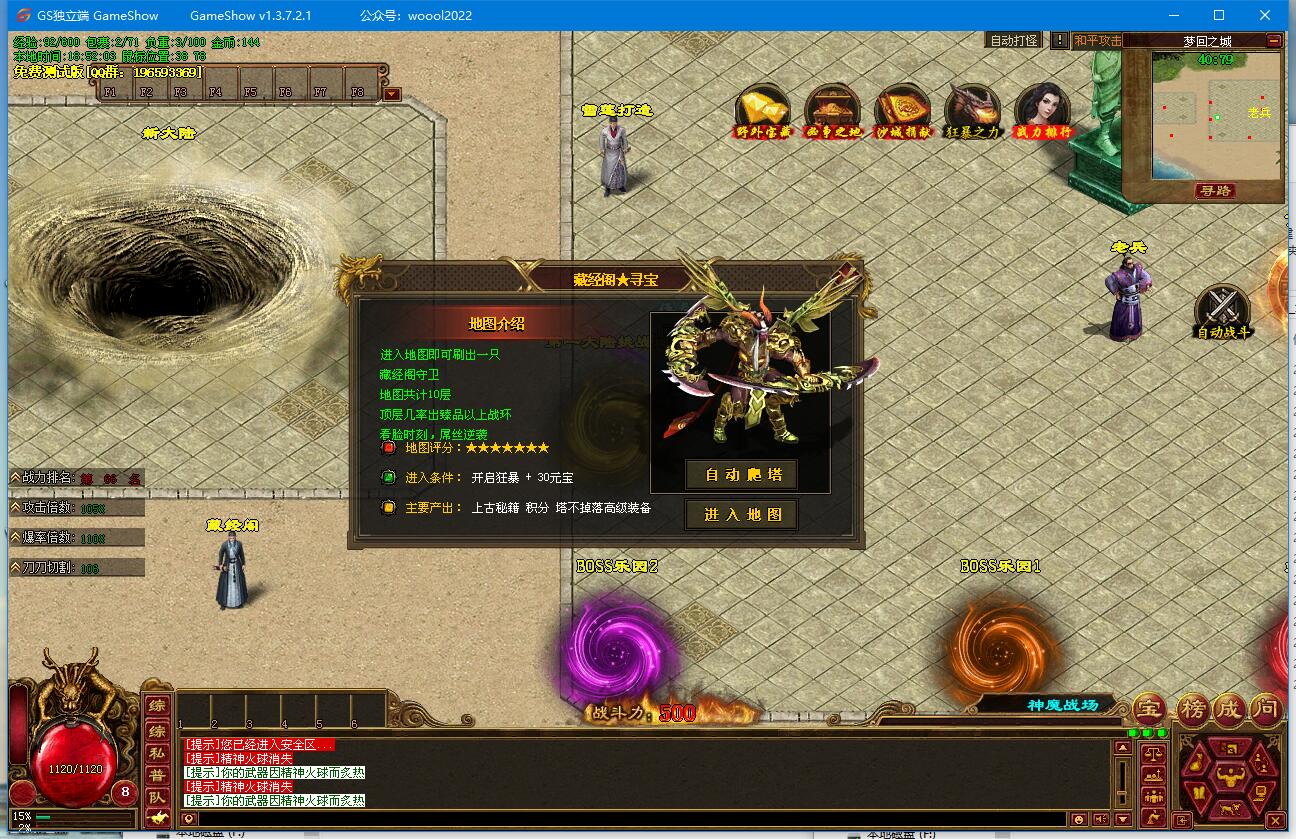Maximize the GameShow window
1296x839 pixels.
[x=1219, y=15]
